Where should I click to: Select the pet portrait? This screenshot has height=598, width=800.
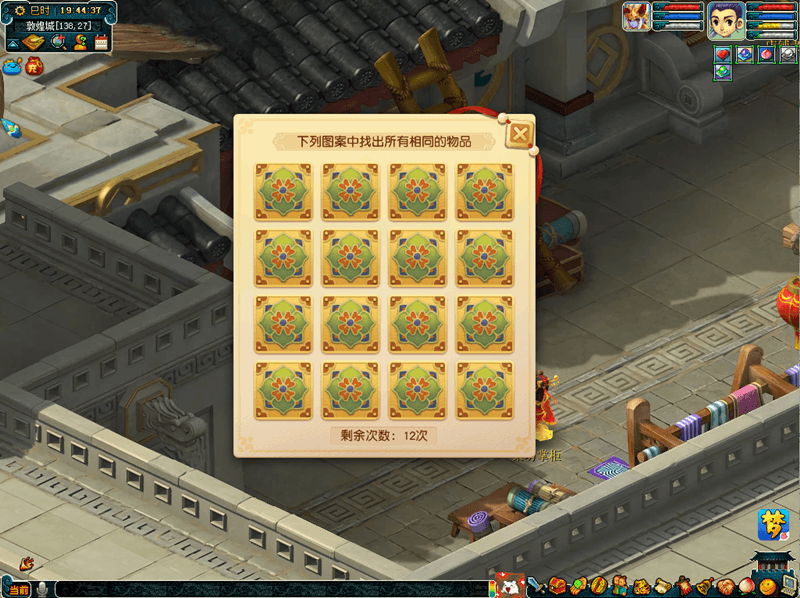(636, 17)
